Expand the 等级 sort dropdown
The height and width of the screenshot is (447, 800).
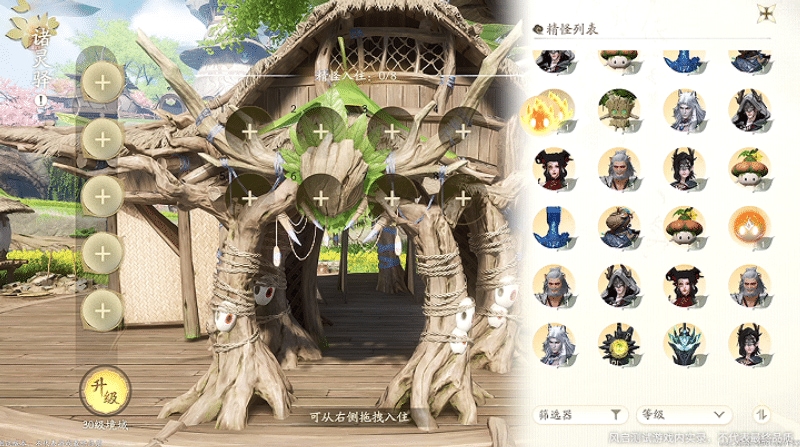(x=685, y=414)
